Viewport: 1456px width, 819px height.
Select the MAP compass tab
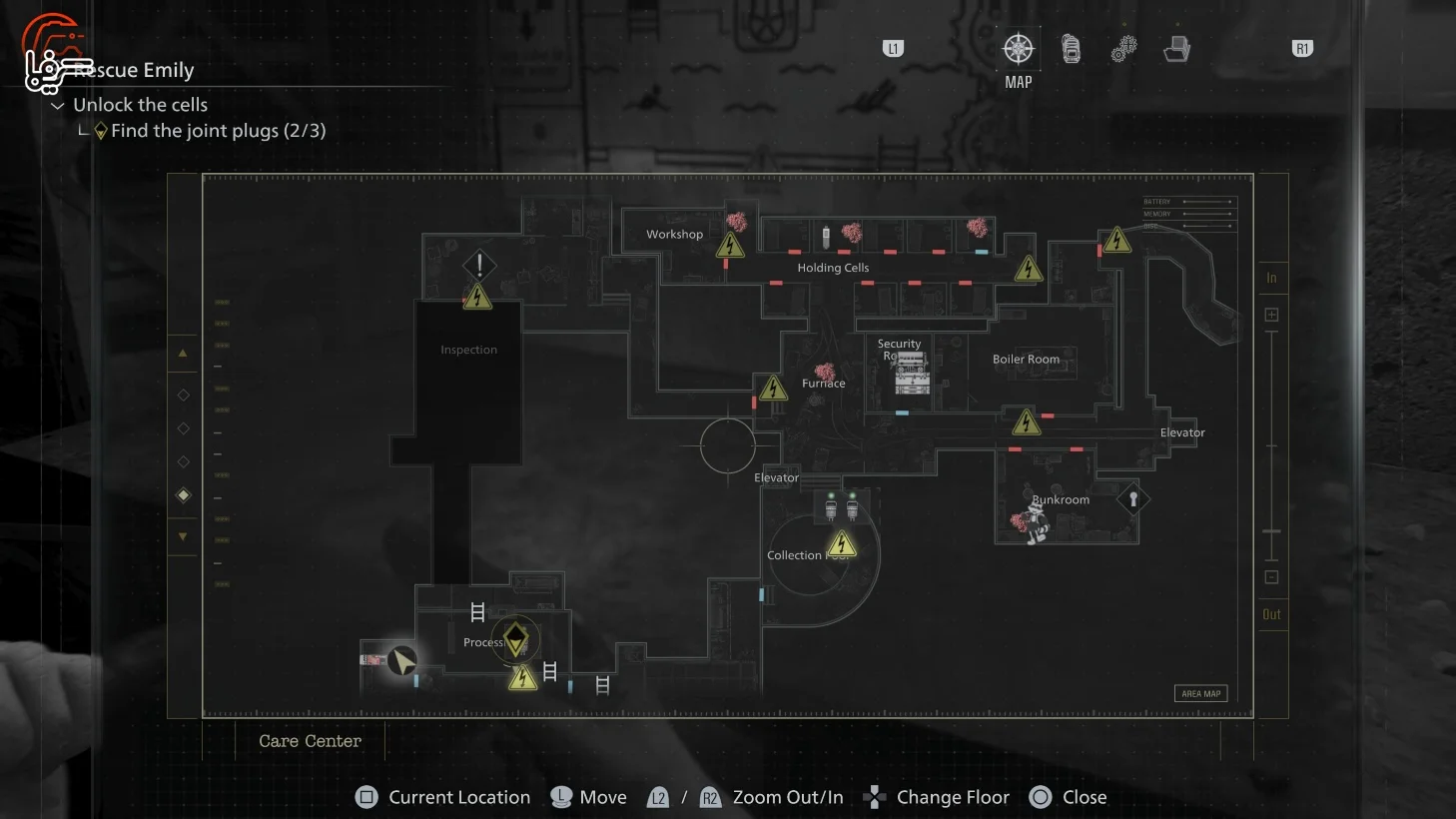(1018, 49)
